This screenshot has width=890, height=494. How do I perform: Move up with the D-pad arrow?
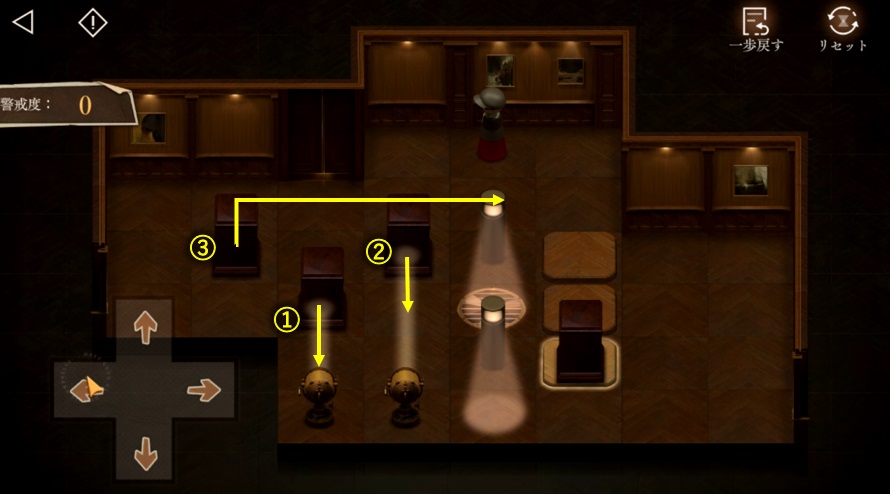pyautogui.click(x=146, y=327)
